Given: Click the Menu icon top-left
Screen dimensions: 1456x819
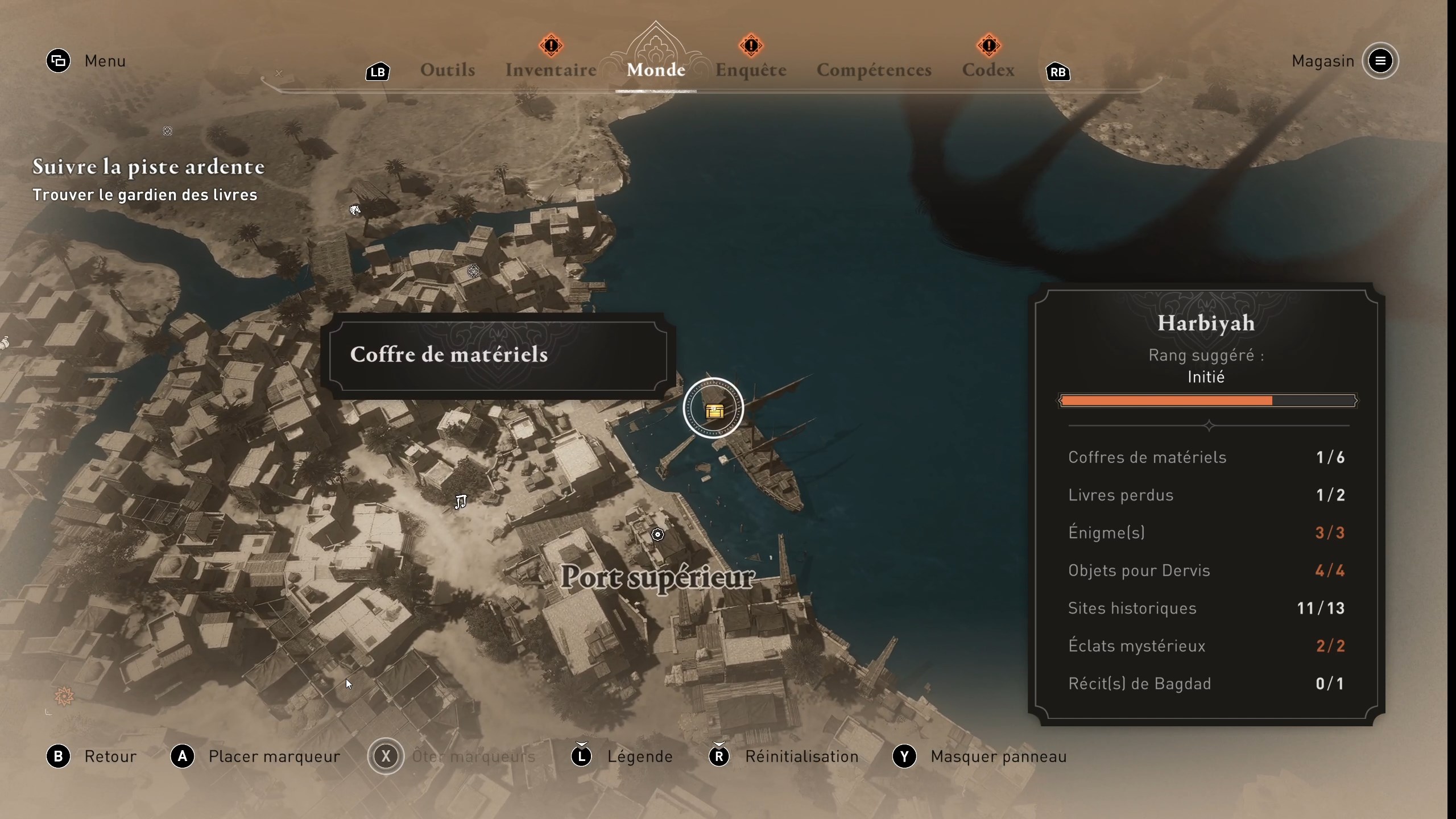Looking at the screenshot, I should pyautogui.click(x=58, y=61).
